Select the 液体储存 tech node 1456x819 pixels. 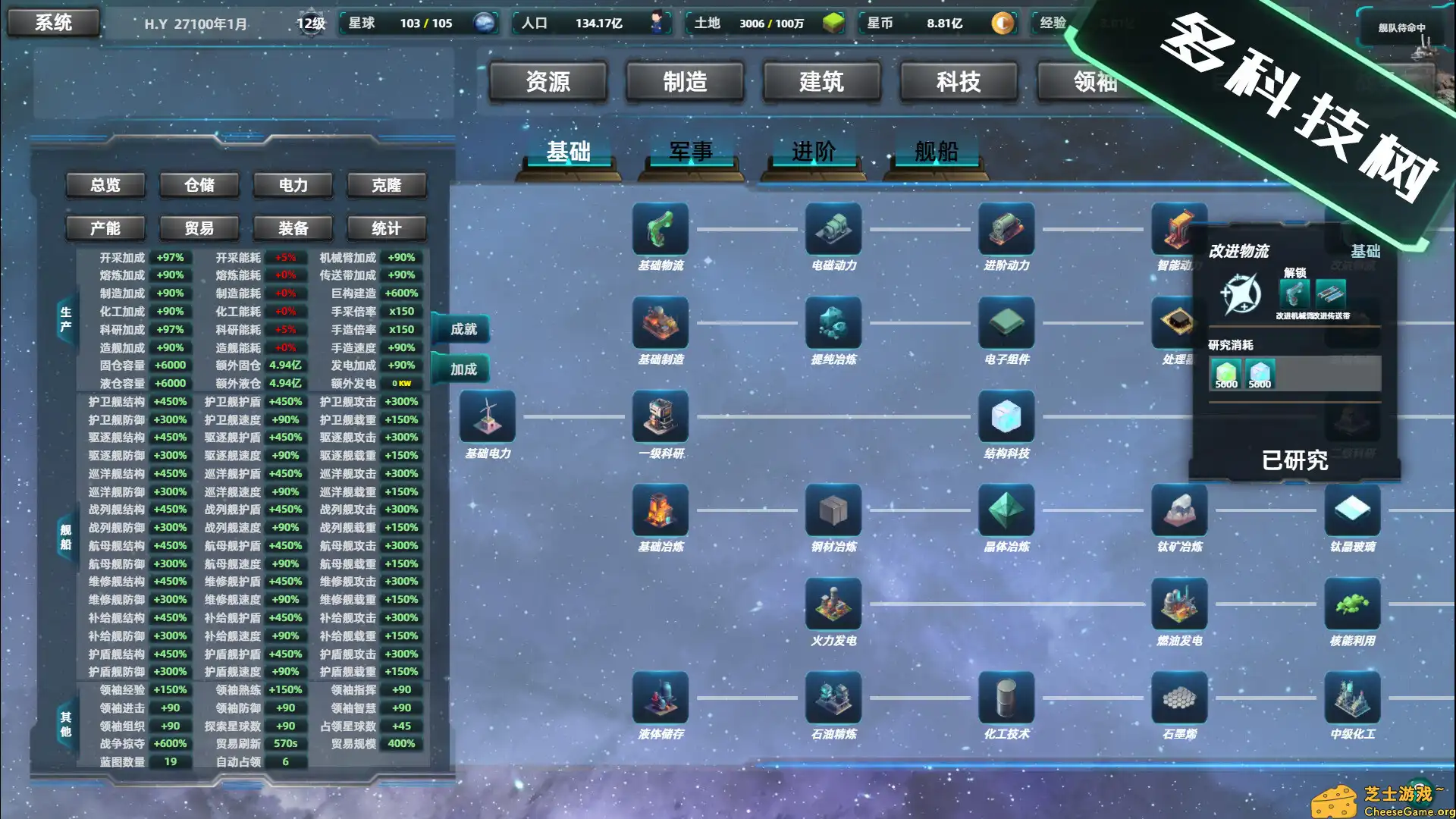(x=661, y=698)
